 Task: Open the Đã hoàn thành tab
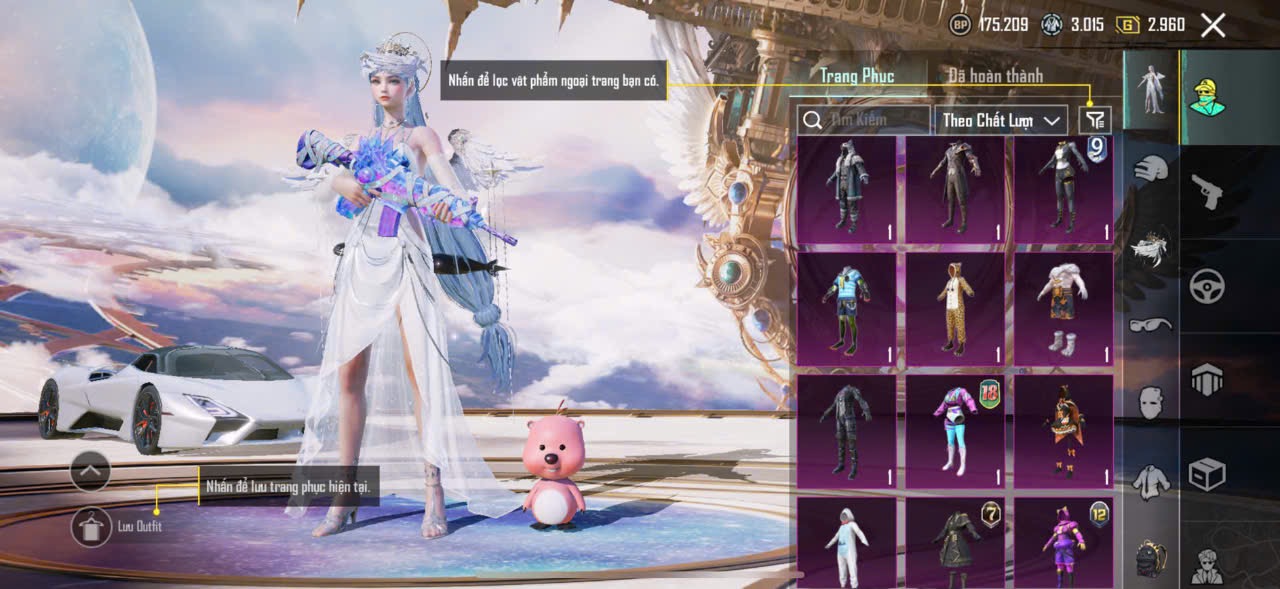click(995, 76)
